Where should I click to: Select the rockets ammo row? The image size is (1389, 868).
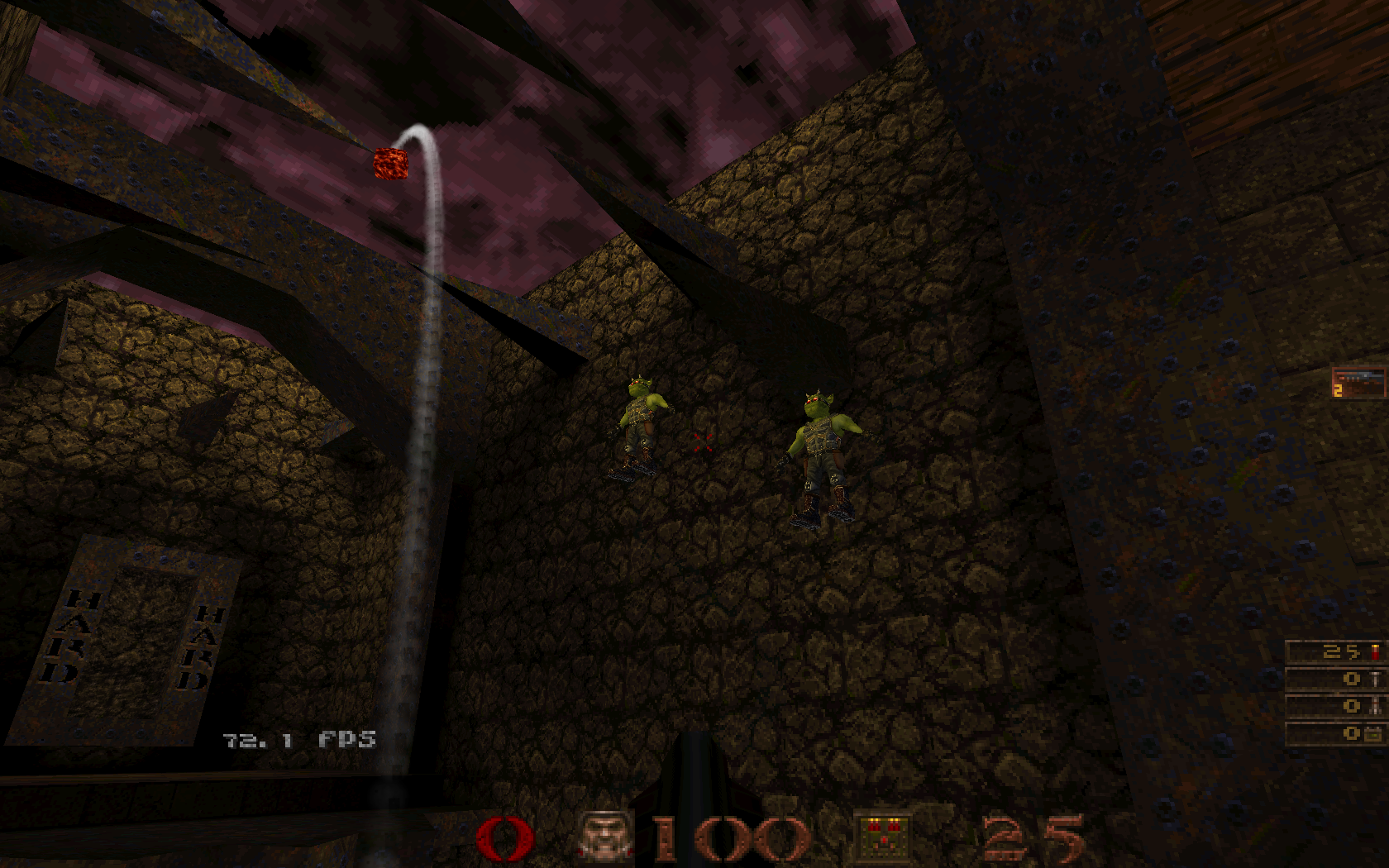coord(1336,706)
